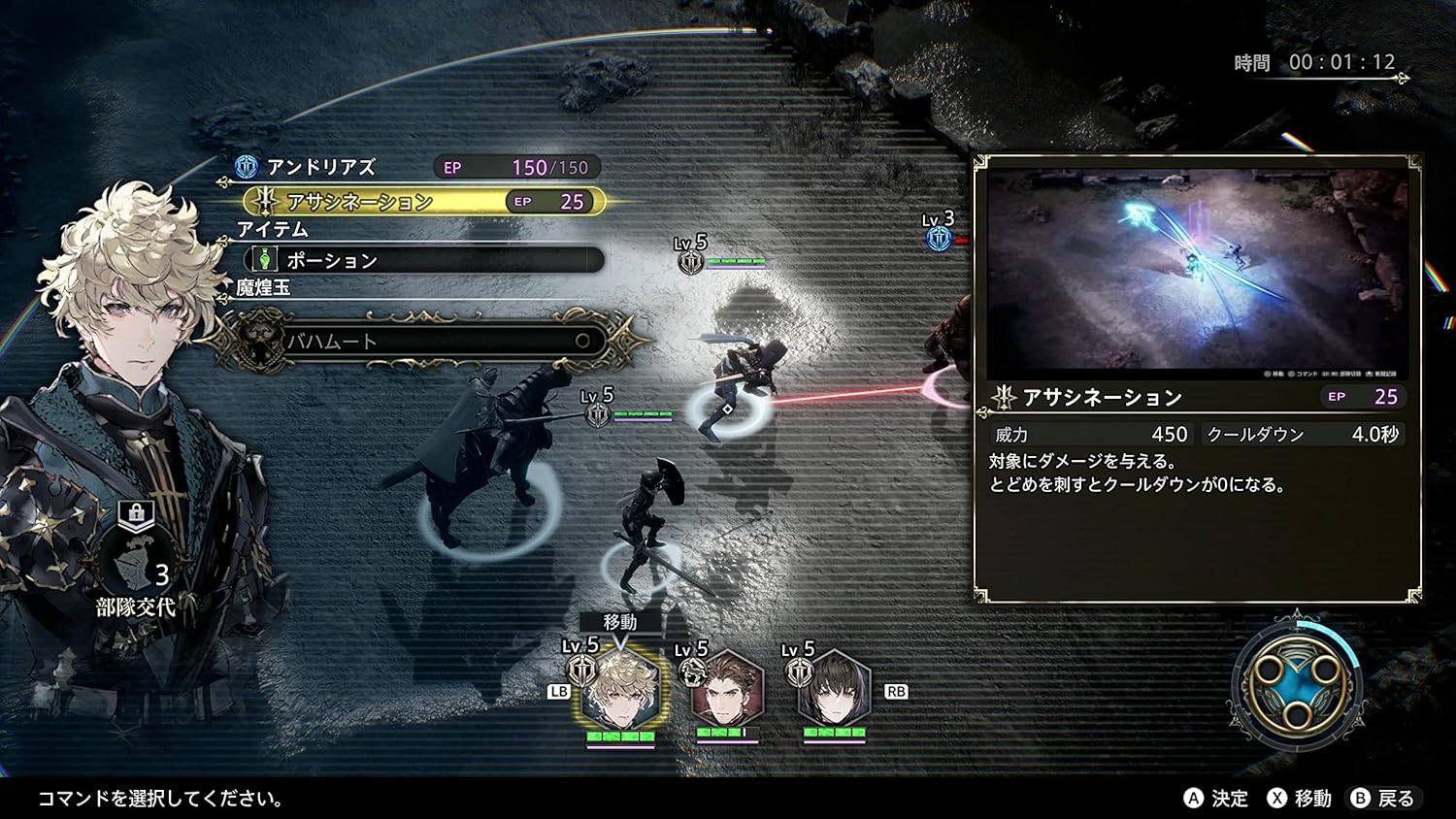Click the 移動 move label
Image resolution: width=1456 pixels, height=819 pixels.
click(620, 622)
